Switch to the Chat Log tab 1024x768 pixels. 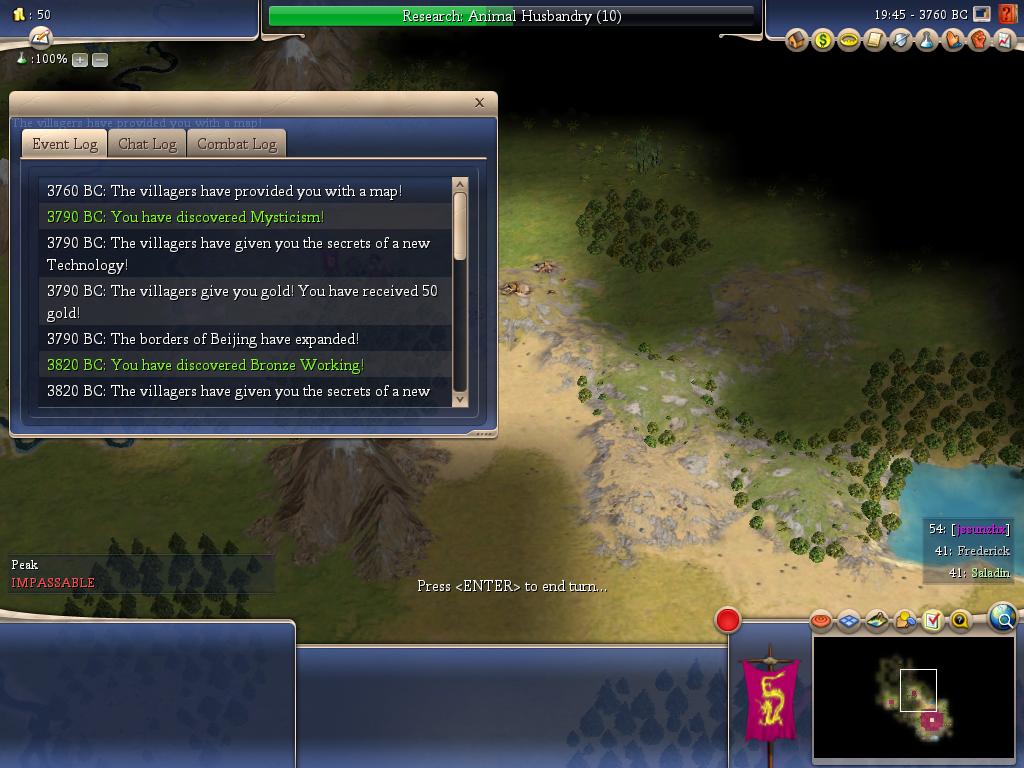pos(147,144)
